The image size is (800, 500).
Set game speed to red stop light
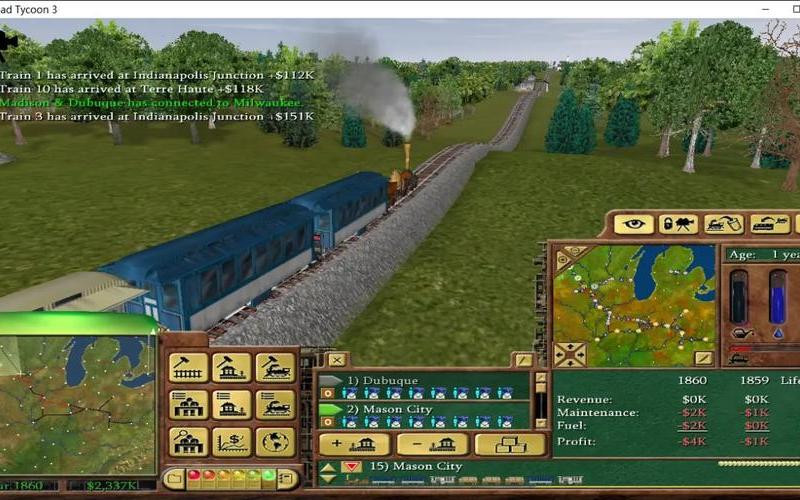[194, 476]
